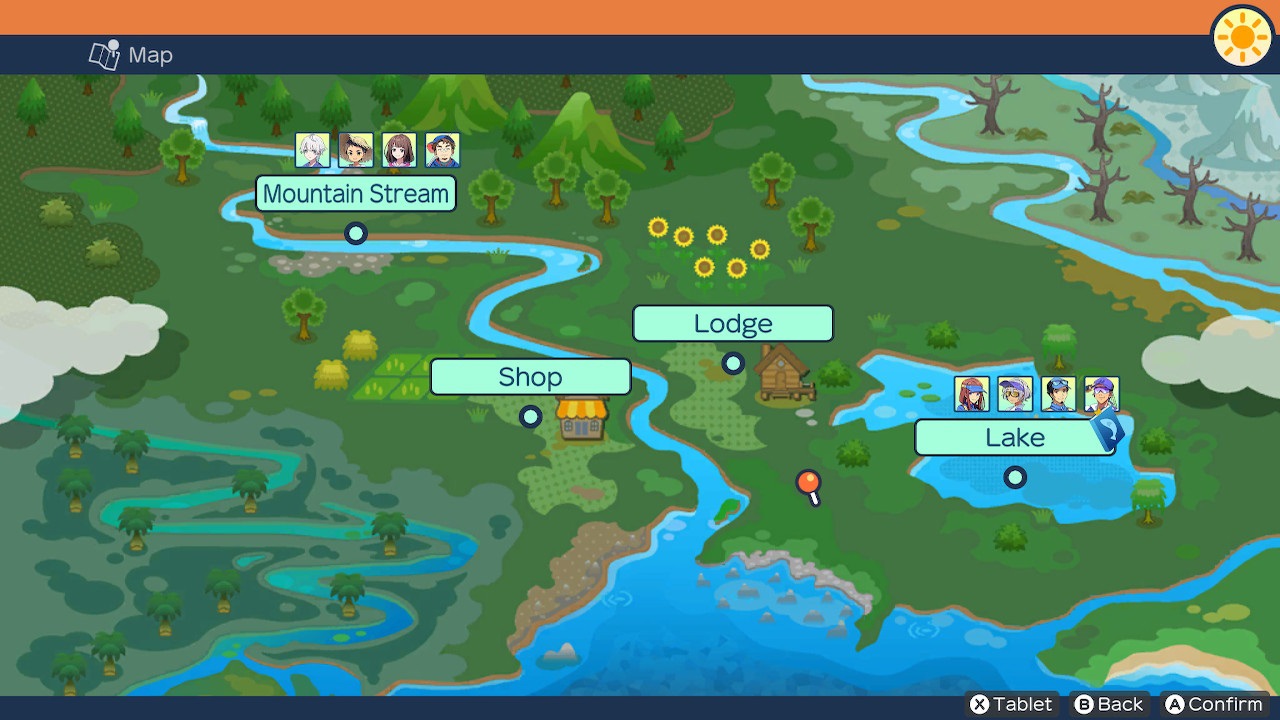This screenshot has height=720, width=1280.
Task: Select the Shop location marker dot
Action: (x=531, y=417)
